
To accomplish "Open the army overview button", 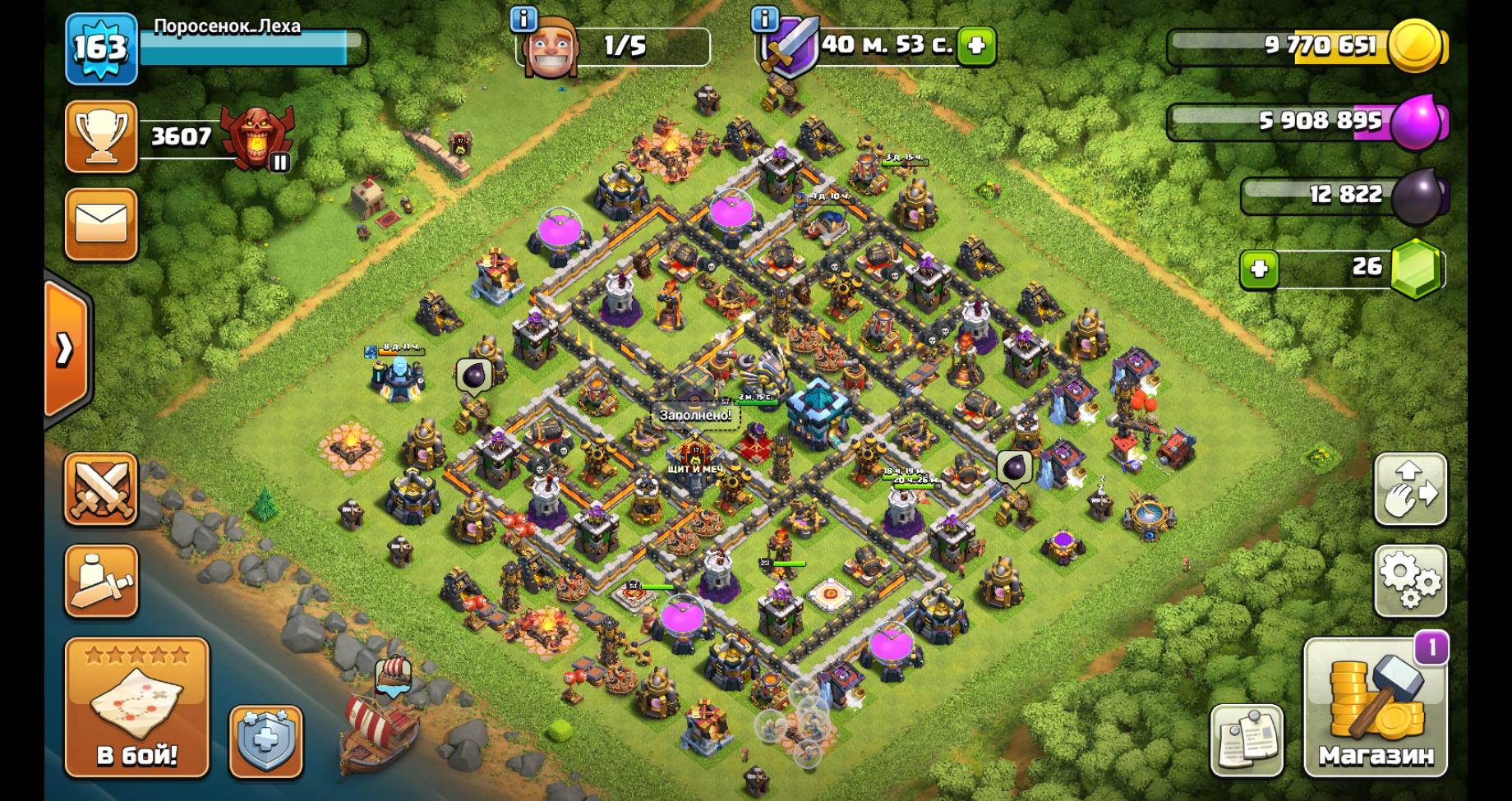I will [101, 580].
